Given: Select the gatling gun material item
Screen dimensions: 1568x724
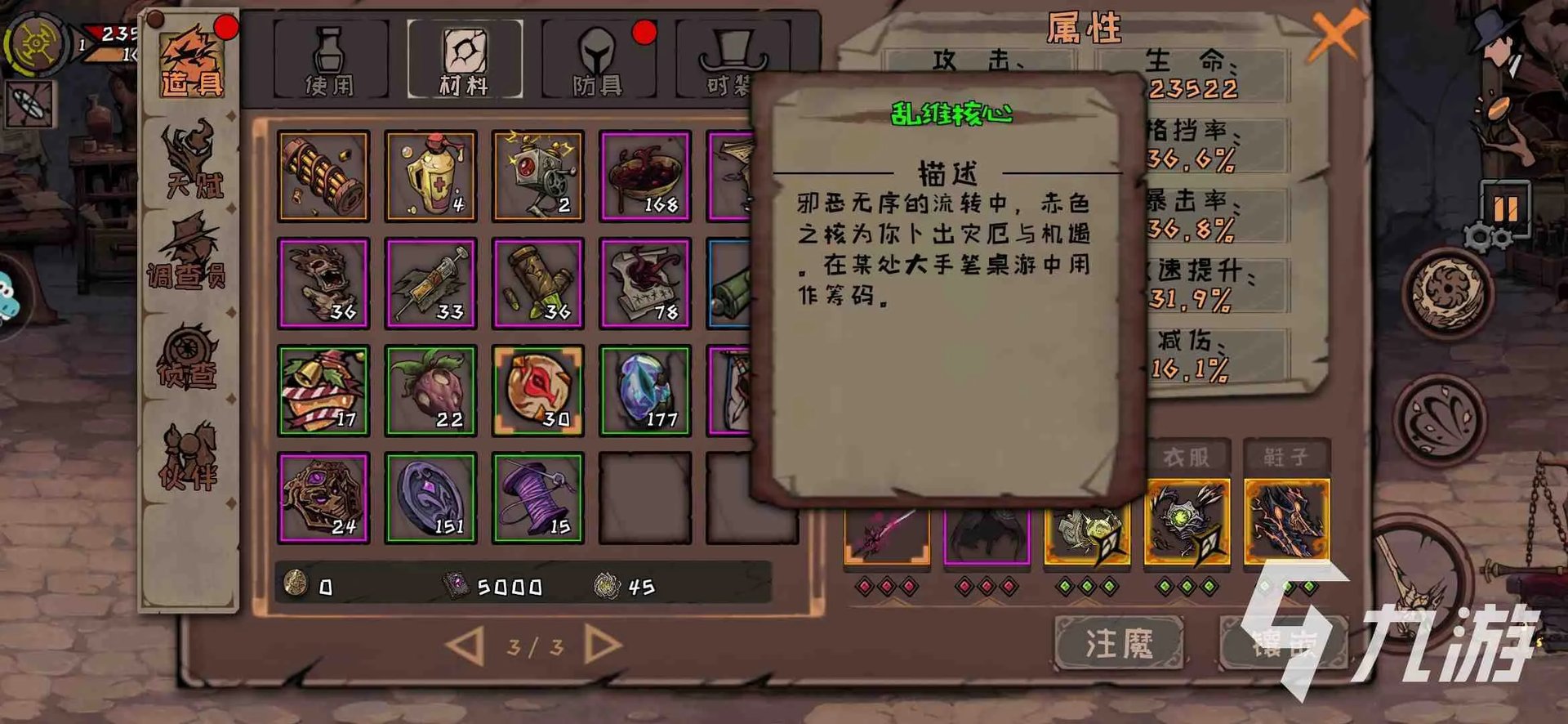Looking at the screenshot, I should click(323, 174).
